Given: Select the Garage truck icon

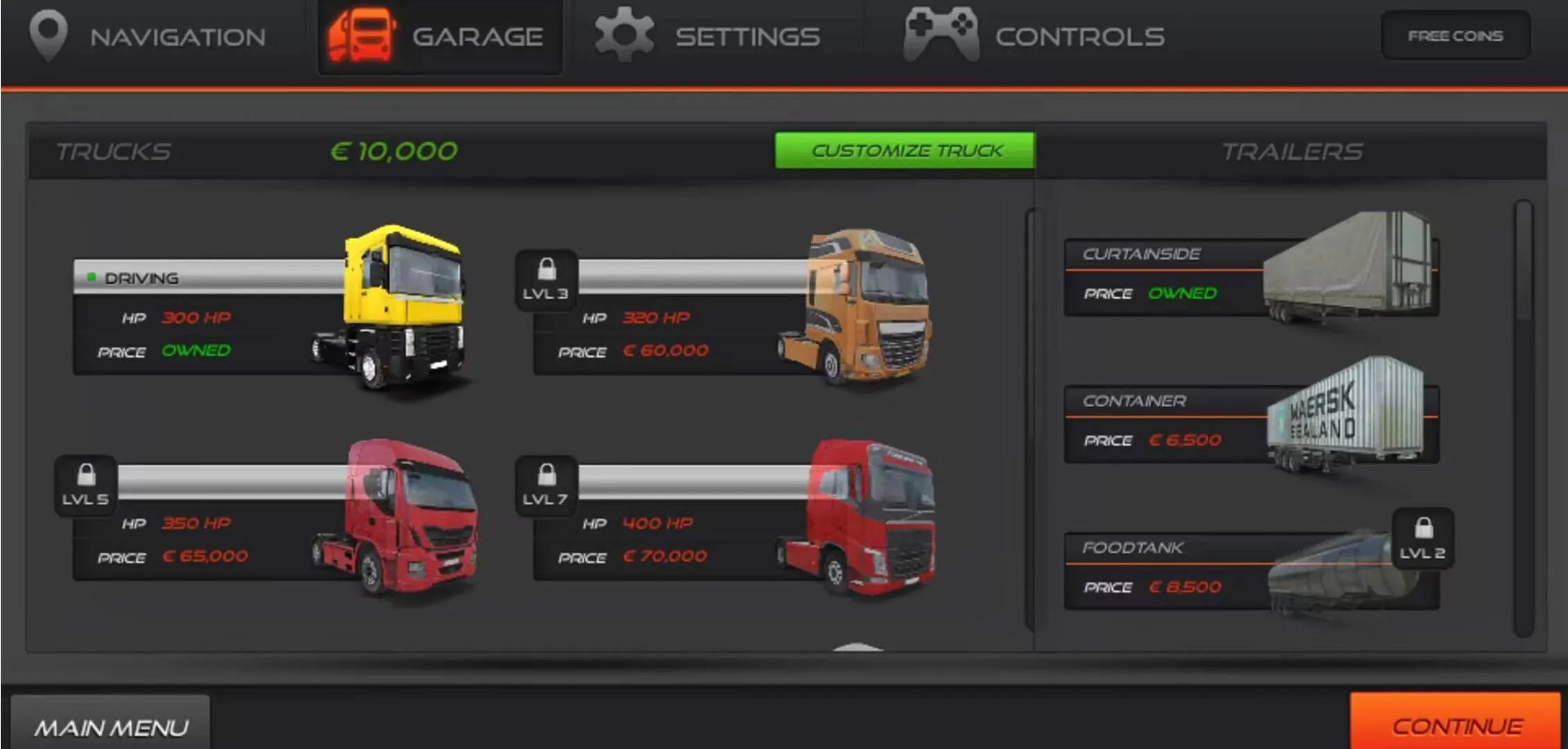Looking at the screenshot, I should [364, 35].
